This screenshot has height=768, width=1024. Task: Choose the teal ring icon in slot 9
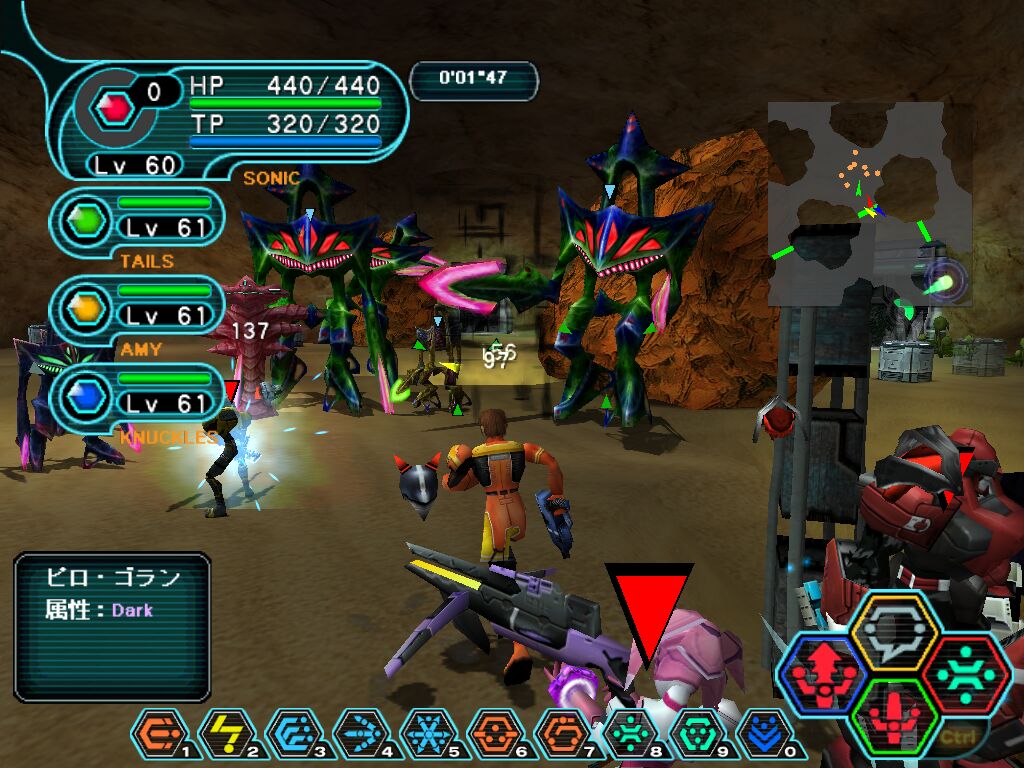(697, 735)
